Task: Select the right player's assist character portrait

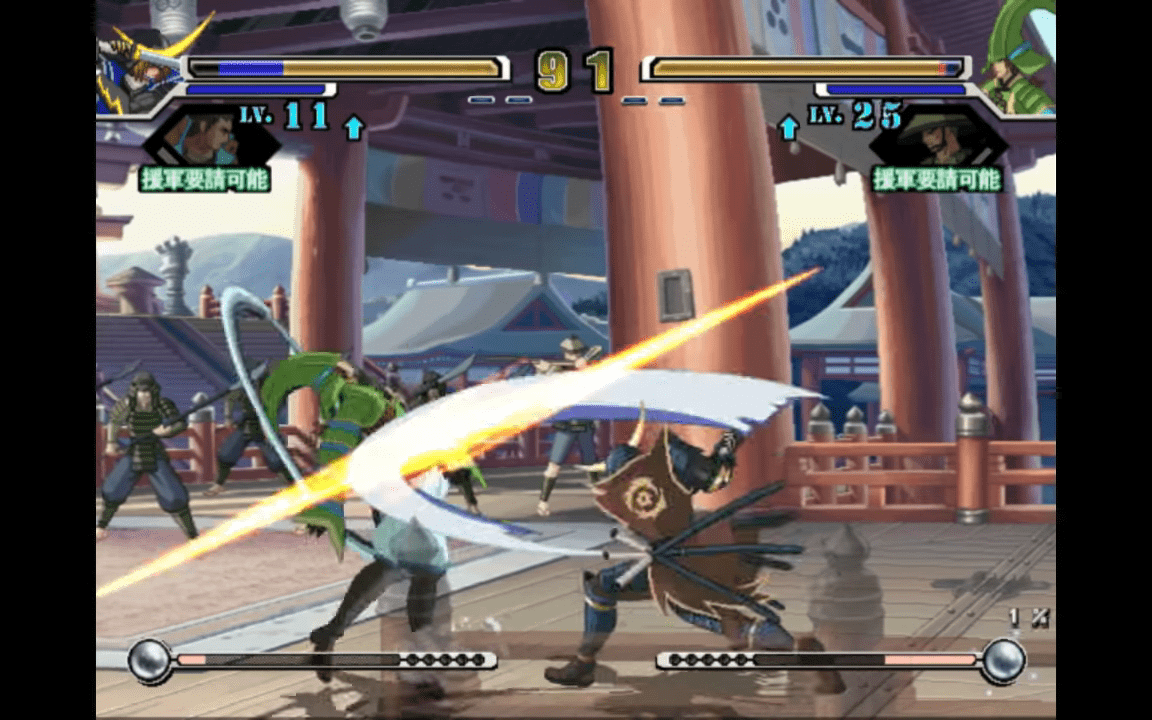Action: [938, 137]
